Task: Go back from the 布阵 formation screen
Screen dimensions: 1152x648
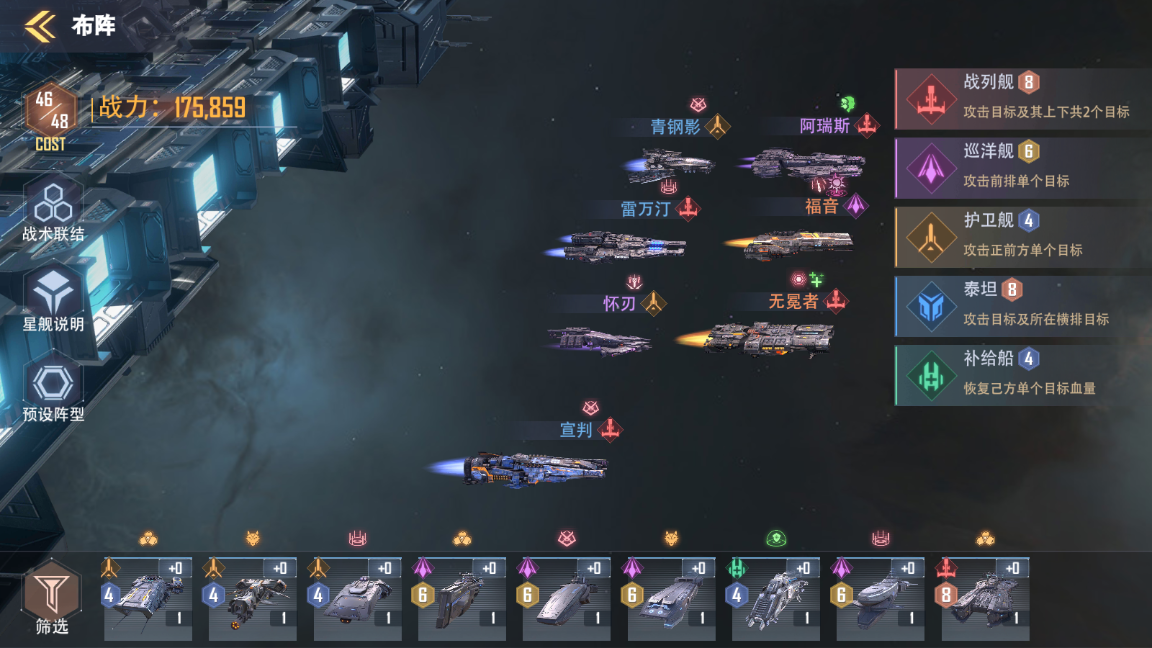Action: 40,26
